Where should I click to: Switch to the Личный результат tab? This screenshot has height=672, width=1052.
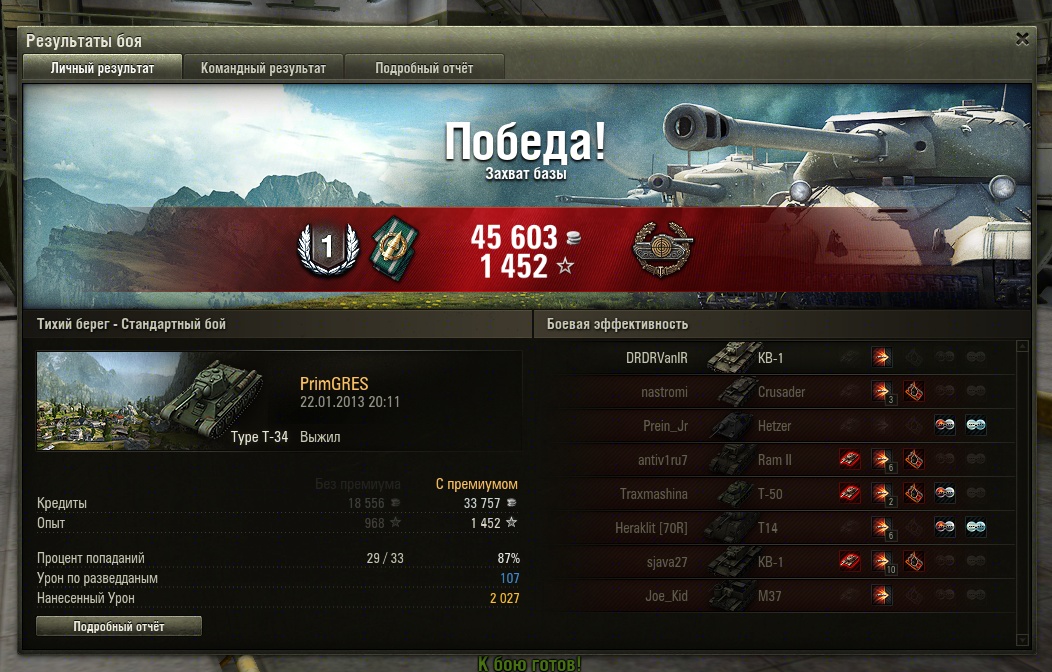(x=102, y=68)
